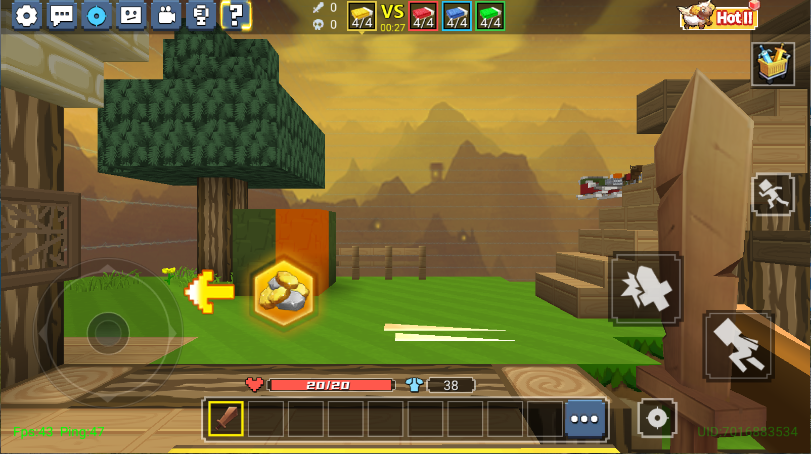Toggle the video camera view
Viewport: 811px width, 454px height.
pos(166,15)
